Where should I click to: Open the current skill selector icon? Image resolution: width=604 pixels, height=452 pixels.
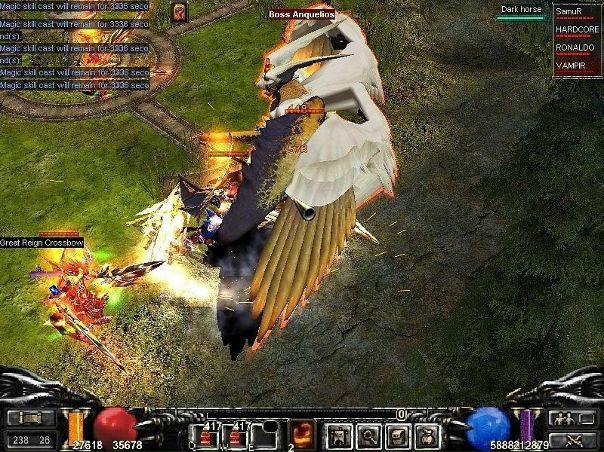coord(302,434)
